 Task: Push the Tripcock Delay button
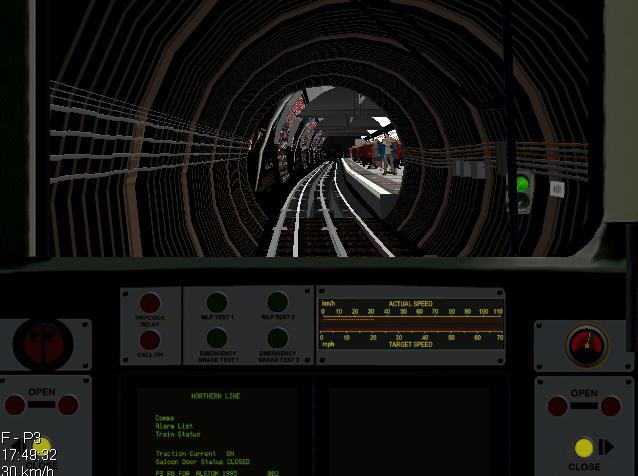click(x=150, y=302)
